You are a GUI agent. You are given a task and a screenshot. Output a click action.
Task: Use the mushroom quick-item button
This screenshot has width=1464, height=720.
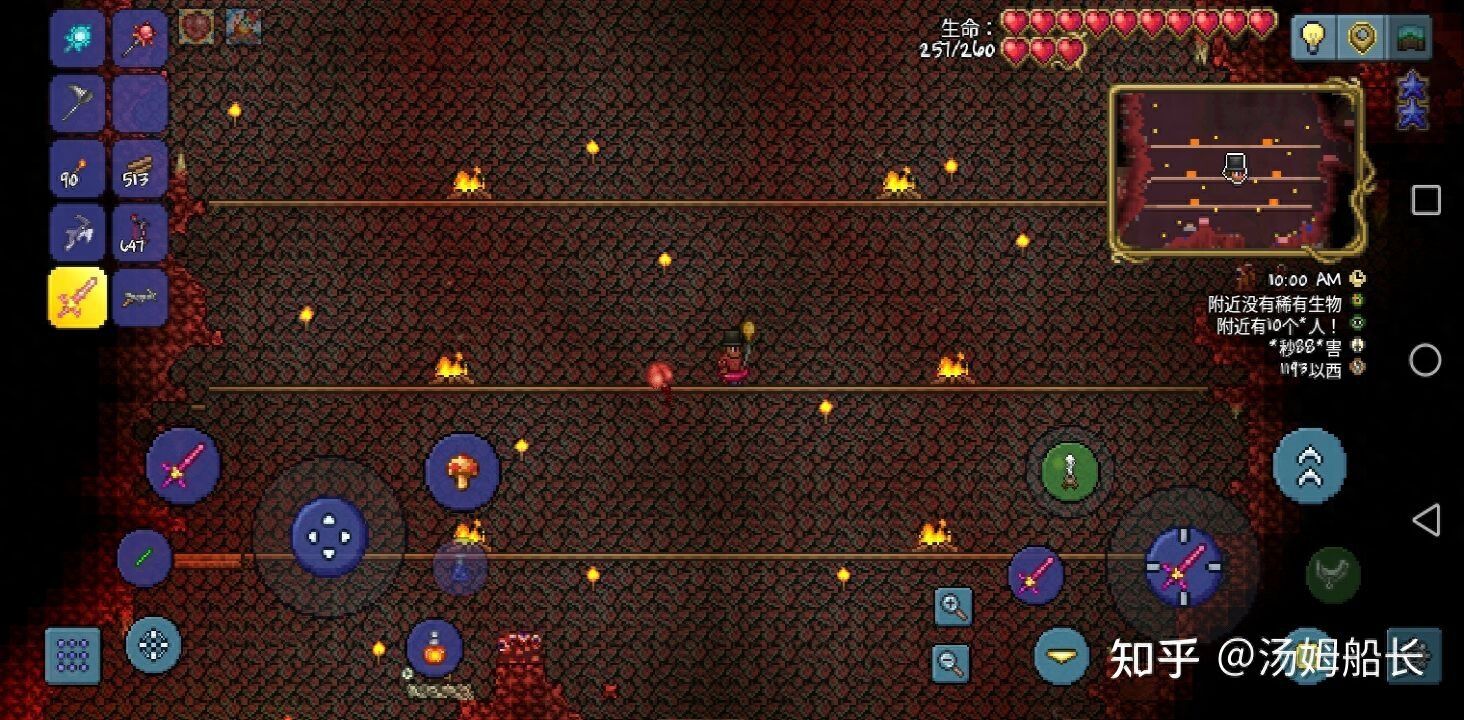click(x=462, y=471)
